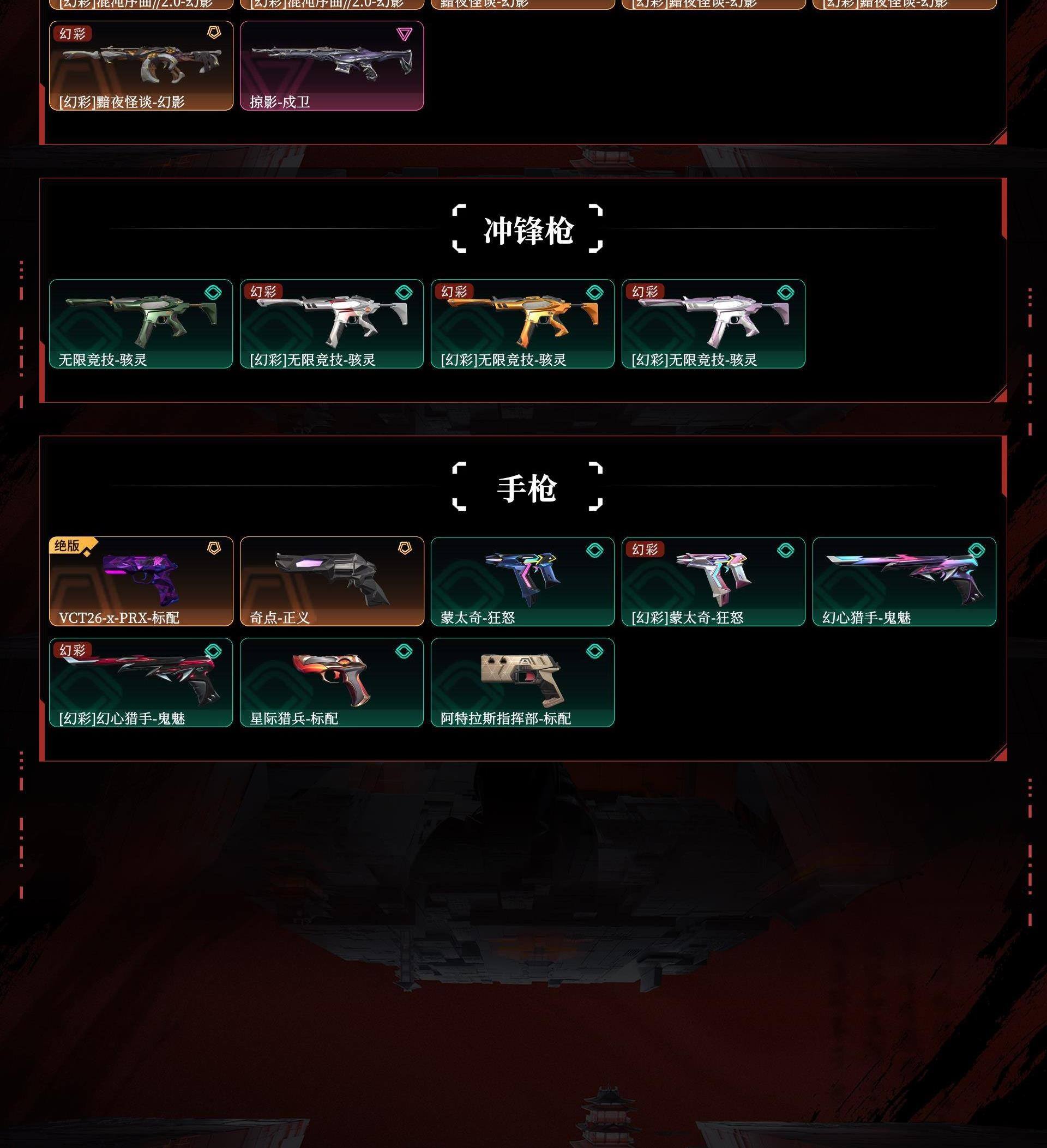This screenshot has height=1148, width=1047.
Task: Select the orange [幻彩]无限竞技-骇灵 variant
Action: pyautogui.click(x=522, y=323)
